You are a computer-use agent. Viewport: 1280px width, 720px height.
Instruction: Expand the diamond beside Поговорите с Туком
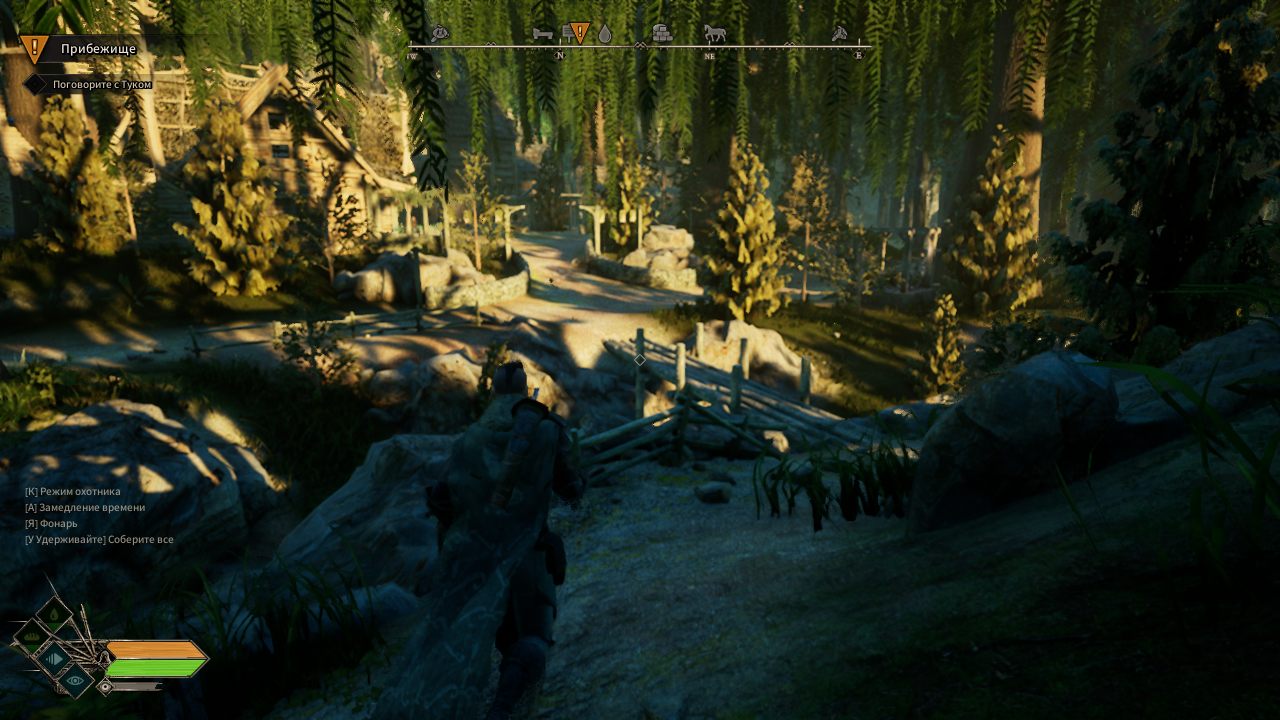pyautogui.click(x=36, y=85)
